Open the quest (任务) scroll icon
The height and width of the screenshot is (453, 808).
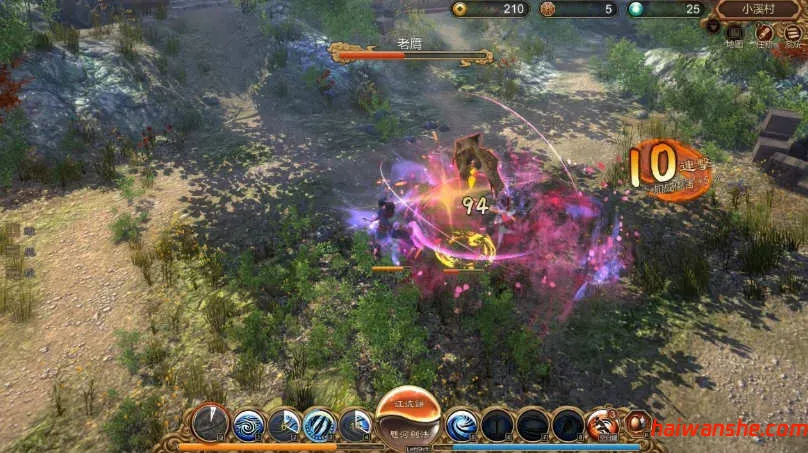click(763, 33)
